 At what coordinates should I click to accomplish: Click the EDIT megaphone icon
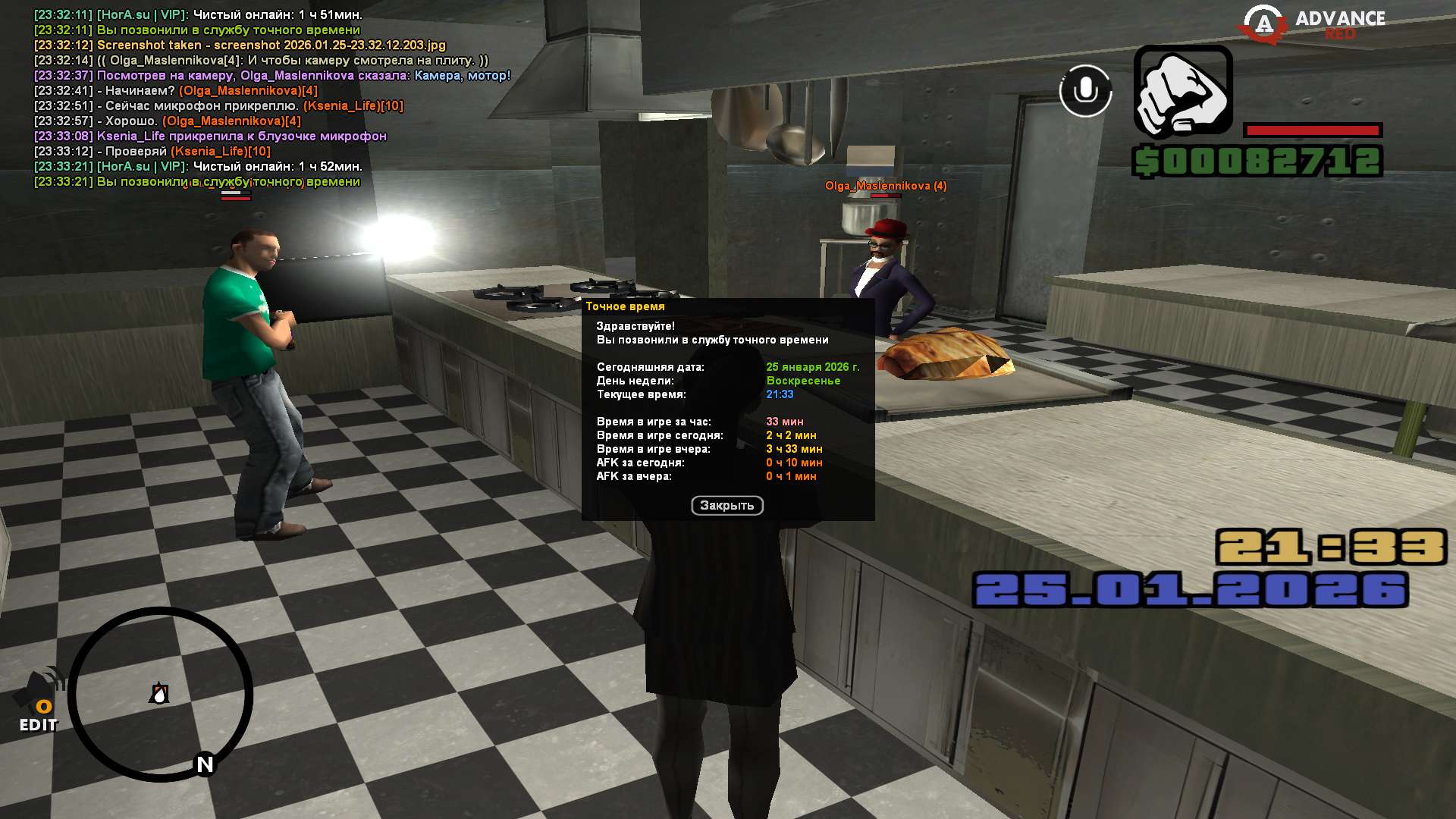click(x=39, y=701)
